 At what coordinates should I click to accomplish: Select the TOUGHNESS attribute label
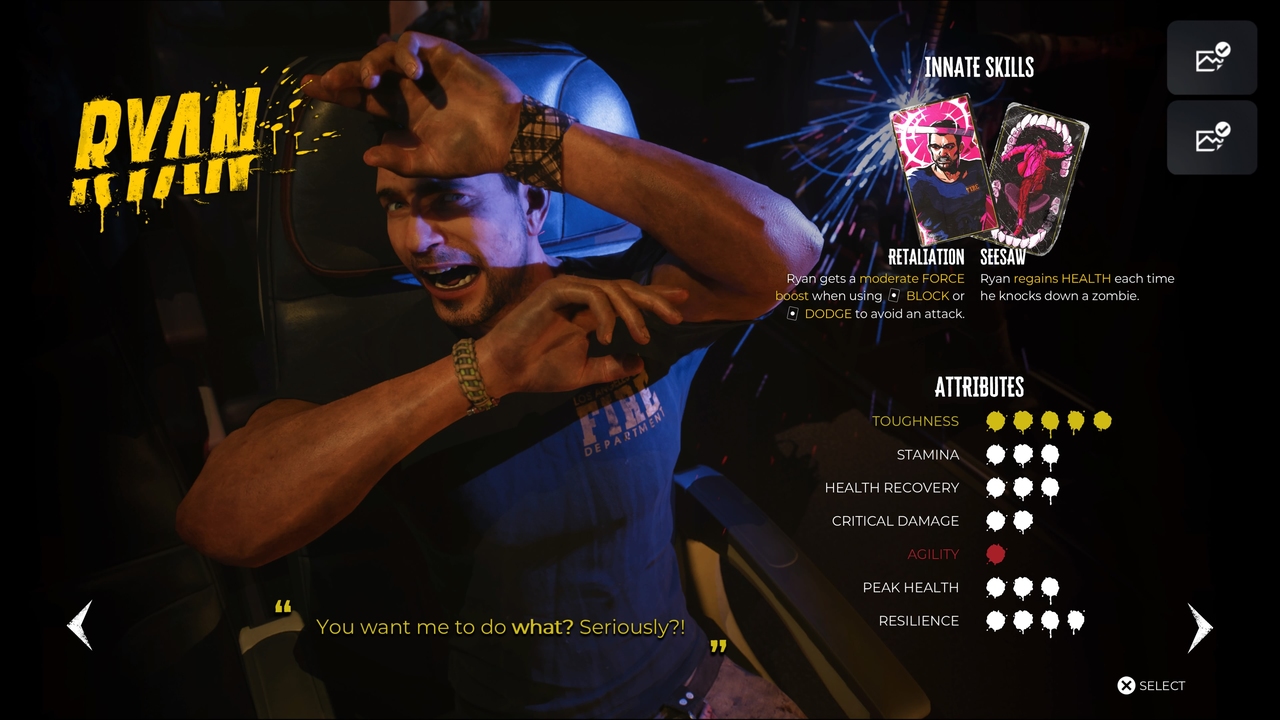[x=915, y=421]
